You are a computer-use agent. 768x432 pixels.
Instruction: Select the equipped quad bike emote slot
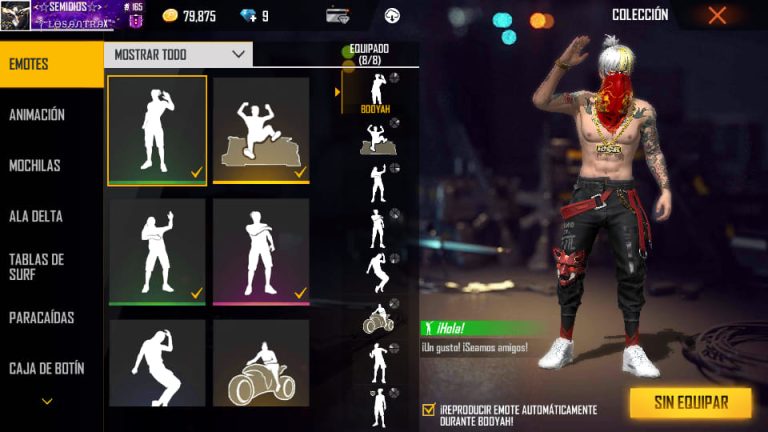tap(377, 320)
